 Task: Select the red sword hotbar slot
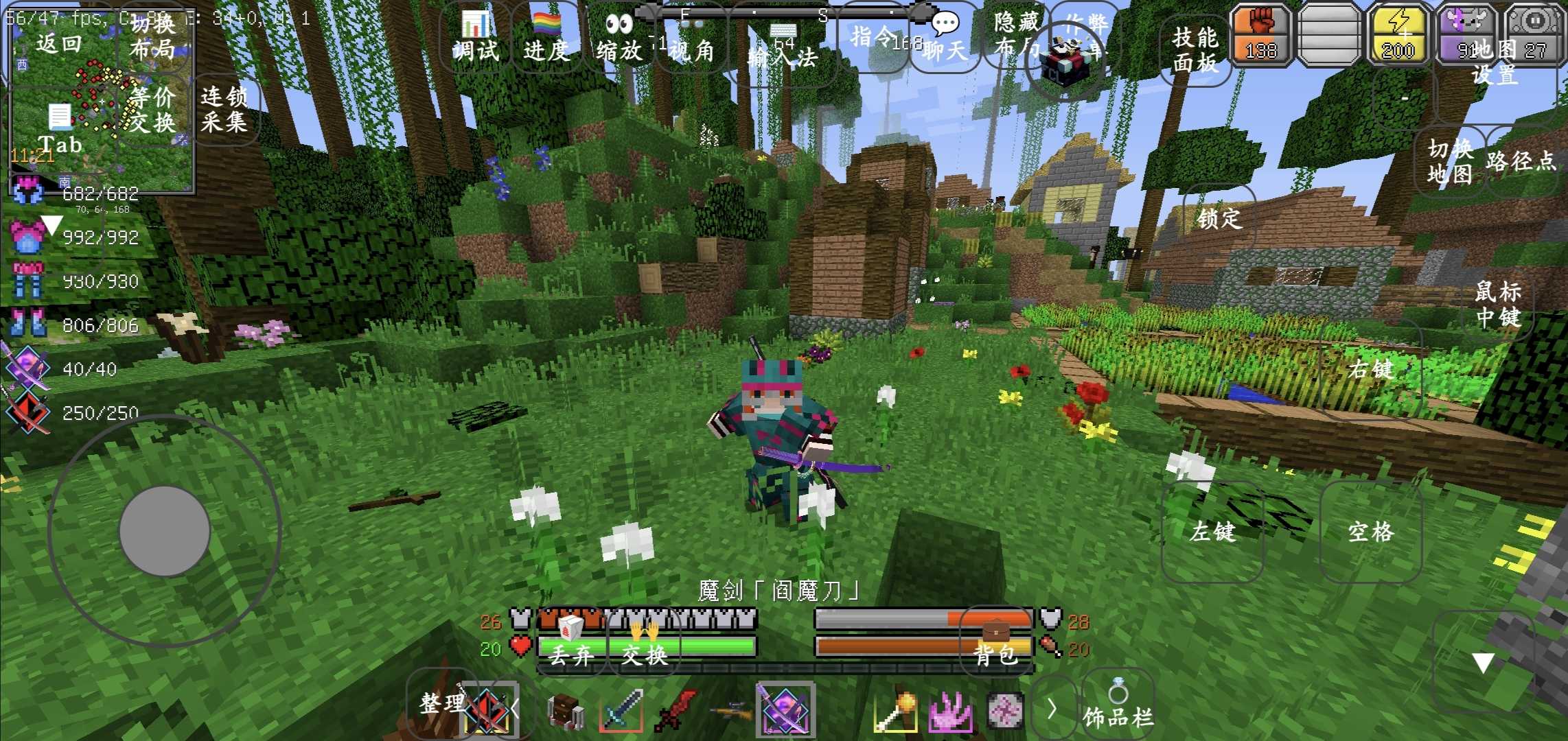pyautogui.click(x=676, y=711)
